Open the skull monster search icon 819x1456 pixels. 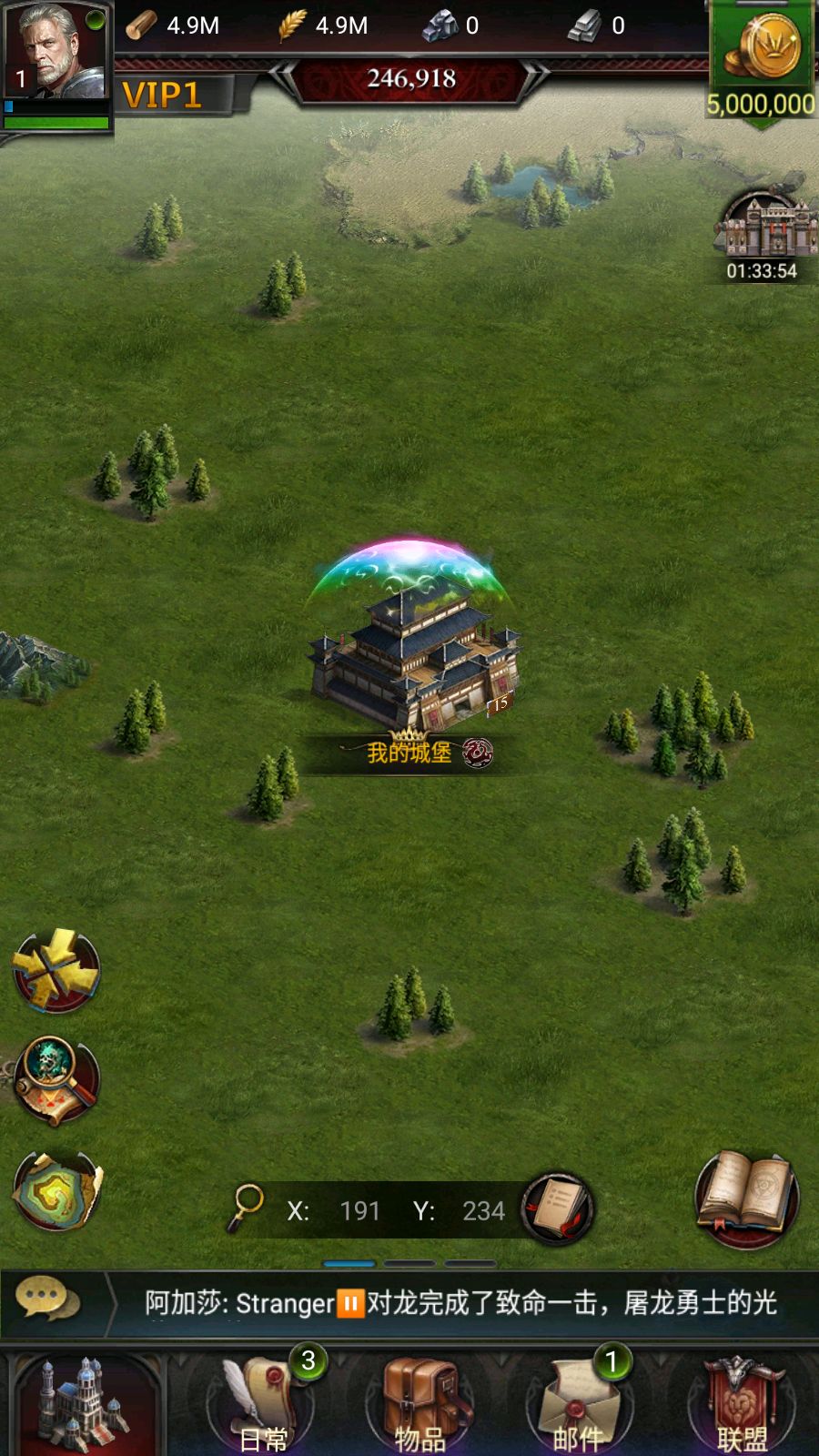56,1080
